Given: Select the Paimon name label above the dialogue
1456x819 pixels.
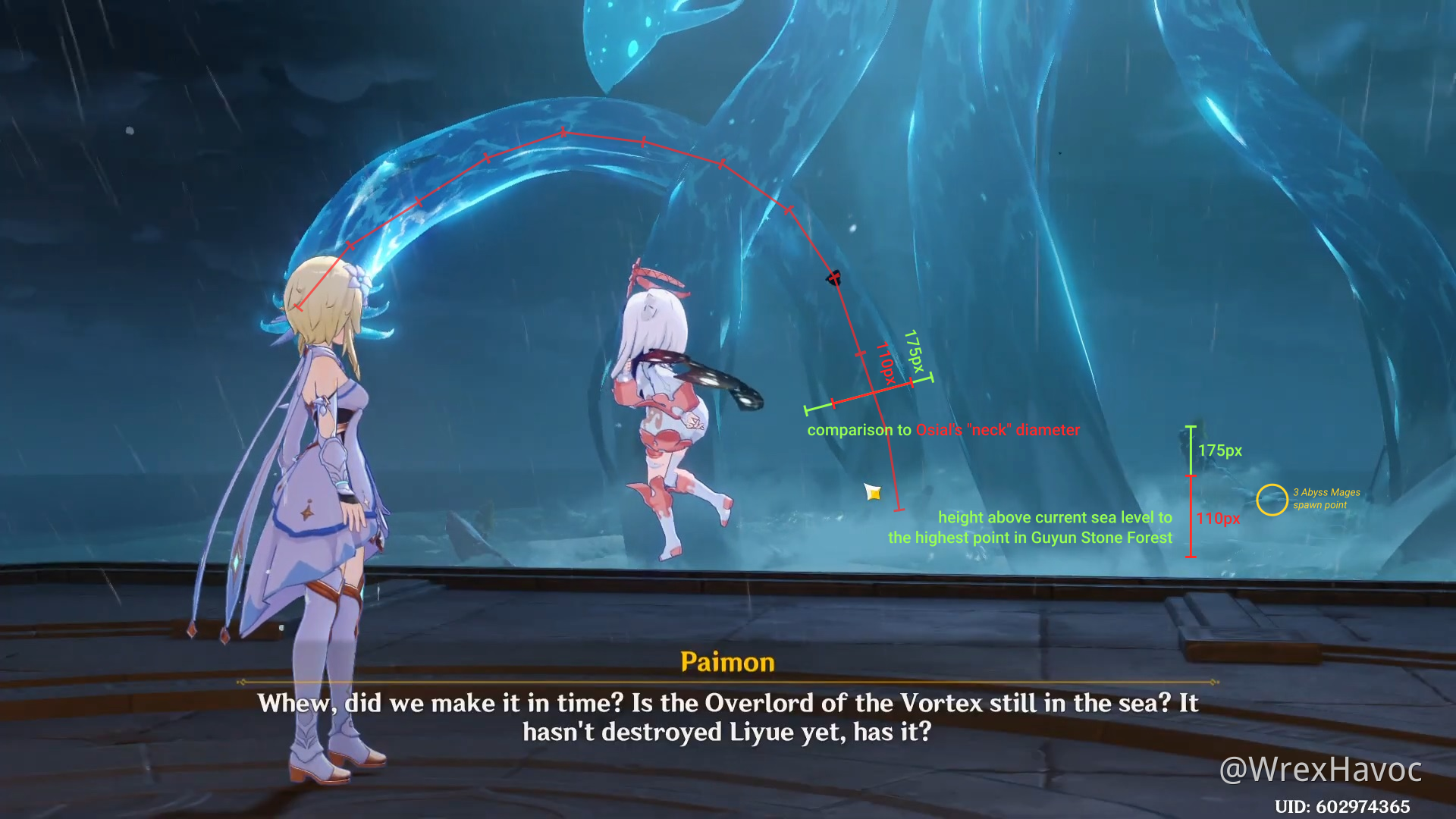Looking at the screenshot, I should coord(726,661).
